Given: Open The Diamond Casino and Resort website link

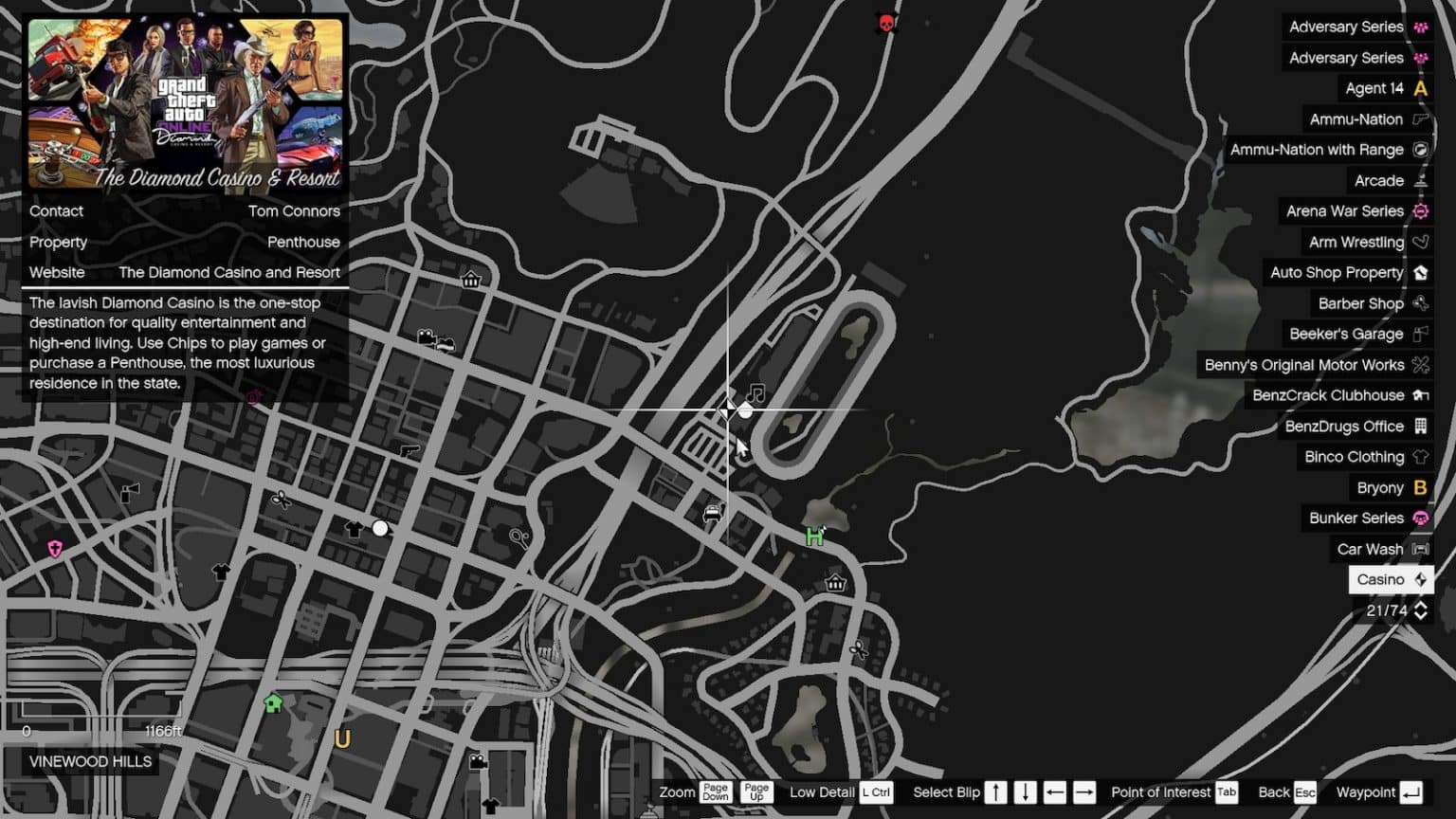Looking at the screenshot, I should click(x=228, y=272).
